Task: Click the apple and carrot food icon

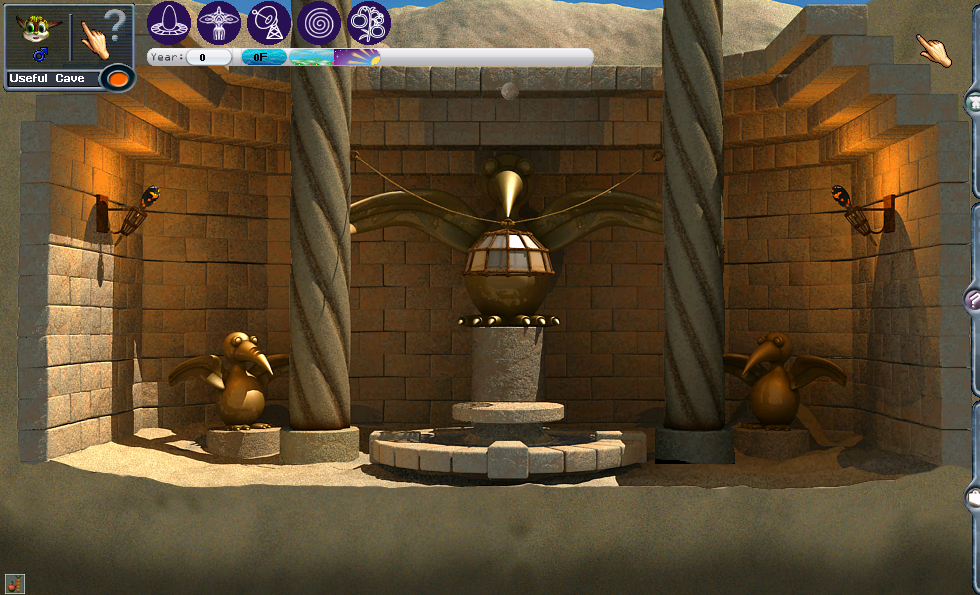Action: tap(14, 583)
